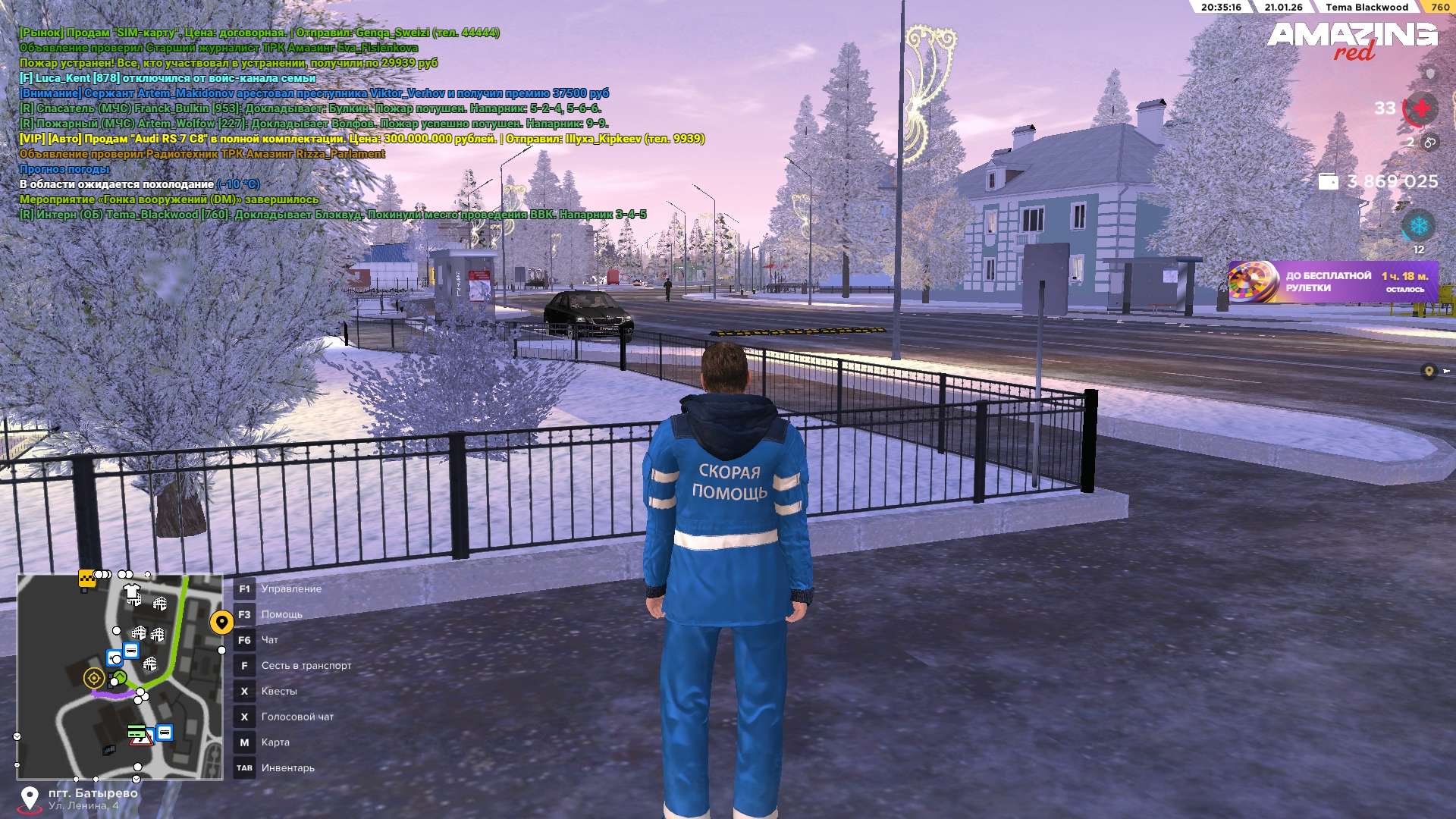The width and height of the screenshot is (1456, 819).
Task: Click the green bank card map marker
Action: (x=136, y=731)
